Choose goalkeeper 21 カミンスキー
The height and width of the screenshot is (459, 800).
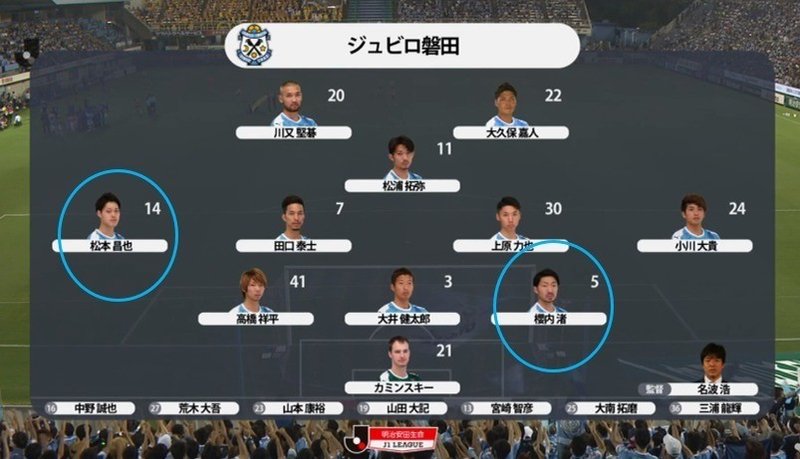(x=402, y=387)
